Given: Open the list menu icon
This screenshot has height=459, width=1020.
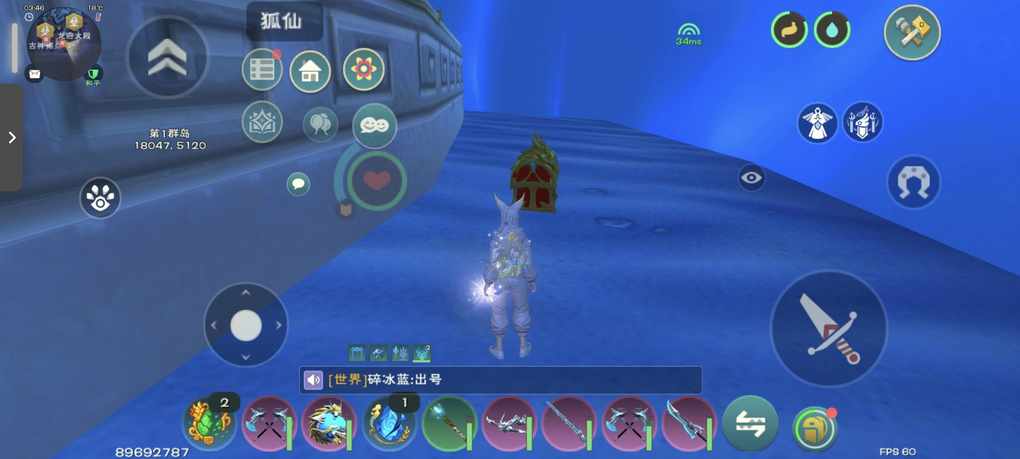Looking at the screenshot, I should pos(262,70).
